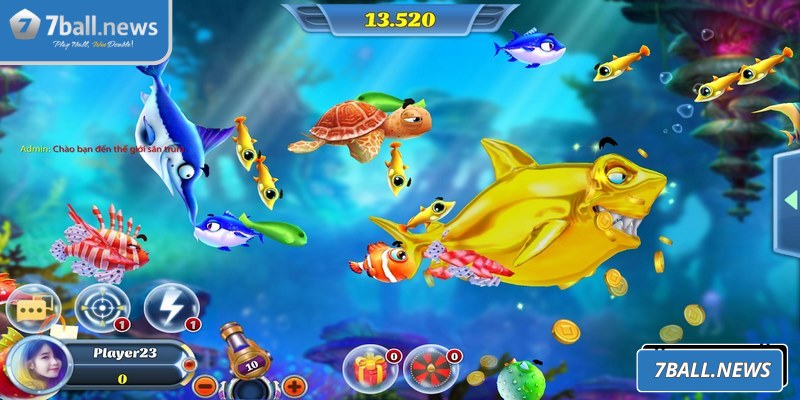This screenshot has height=400, width=800.
Task: Click the 7BALL.NEWS watermark button
Action: [712, 369]
